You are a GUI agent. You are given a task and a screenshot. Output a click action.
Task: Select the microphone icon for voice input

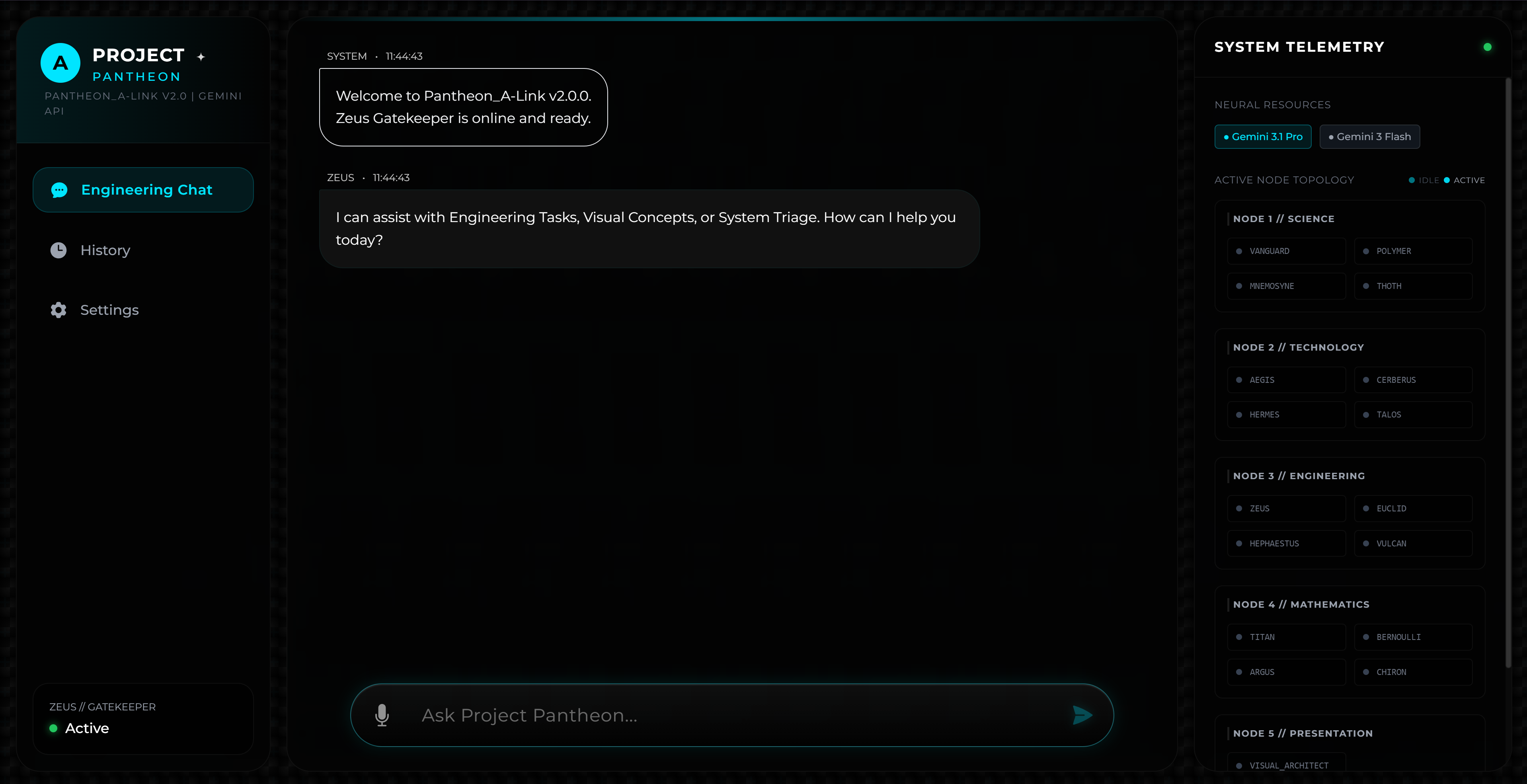[382, 715]
